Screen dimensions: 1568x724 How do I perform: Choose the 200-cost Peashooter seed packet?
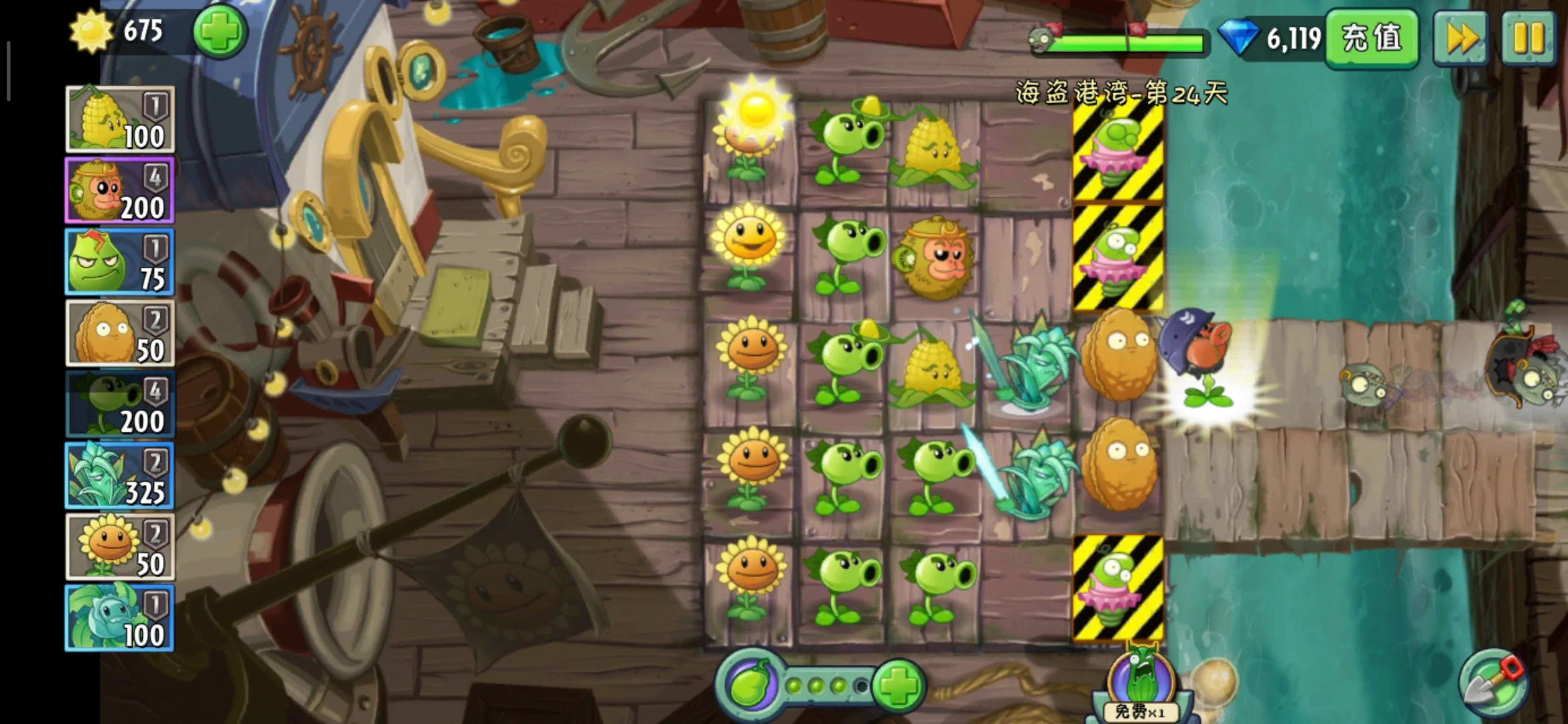120,404
